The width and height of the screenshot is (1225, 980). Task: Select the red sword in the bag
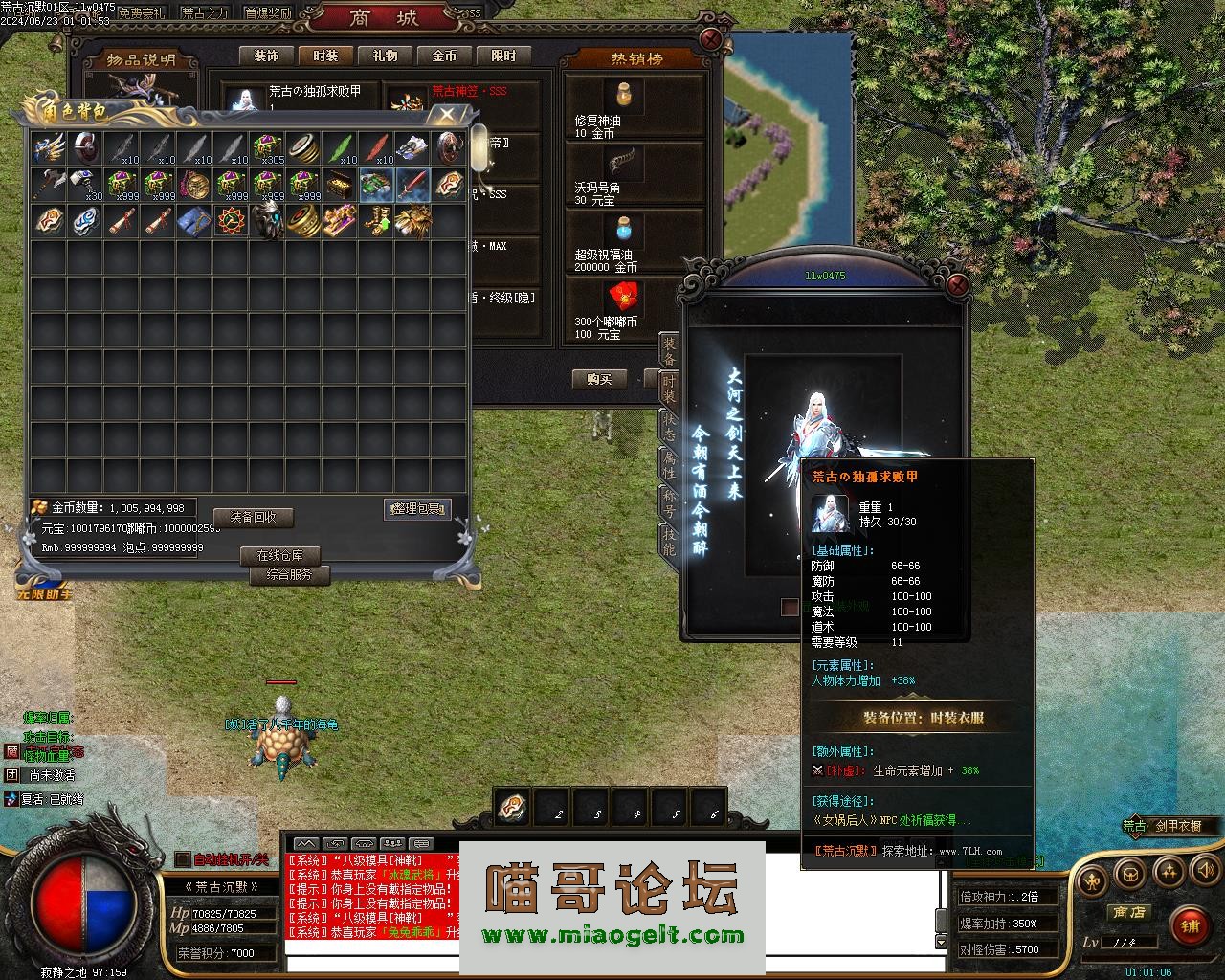413,184
